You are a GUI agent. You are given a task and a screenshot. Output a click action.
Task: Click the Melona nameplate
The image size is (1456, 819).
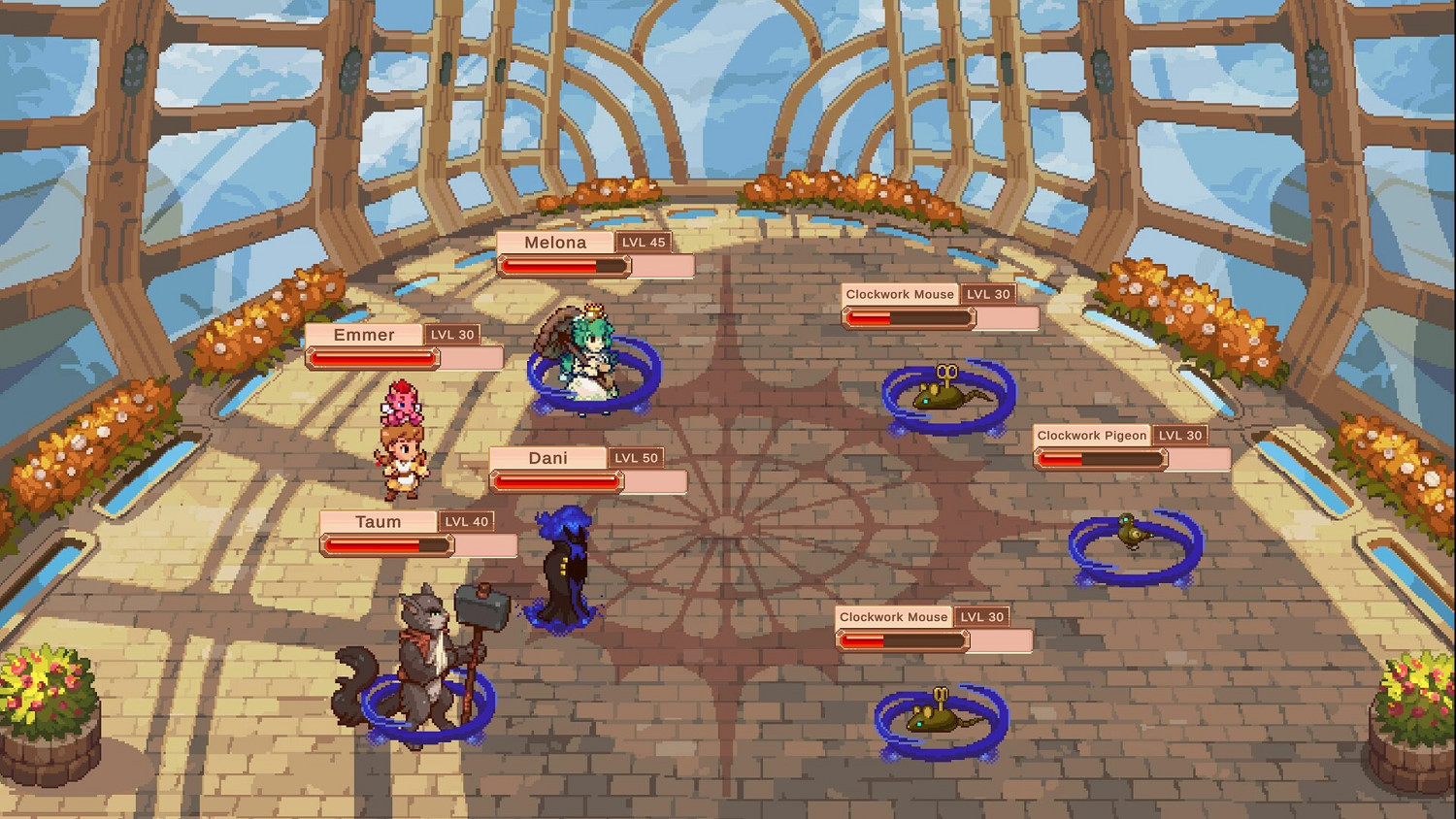555,242
